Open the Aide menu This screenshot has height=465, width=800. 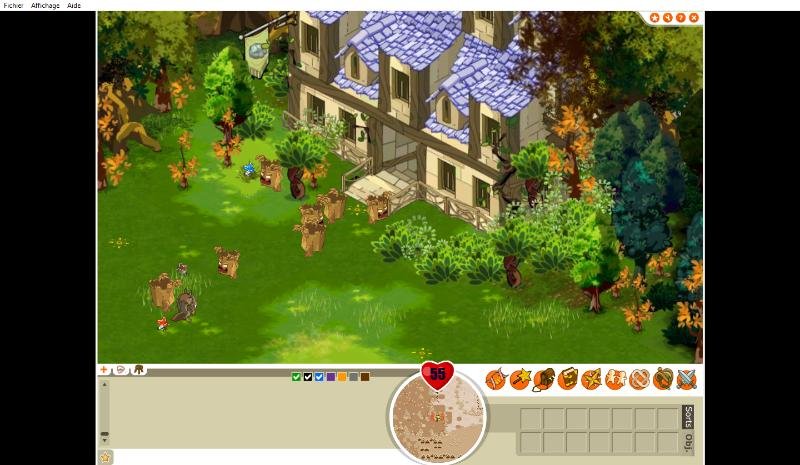tap(74, 5)
